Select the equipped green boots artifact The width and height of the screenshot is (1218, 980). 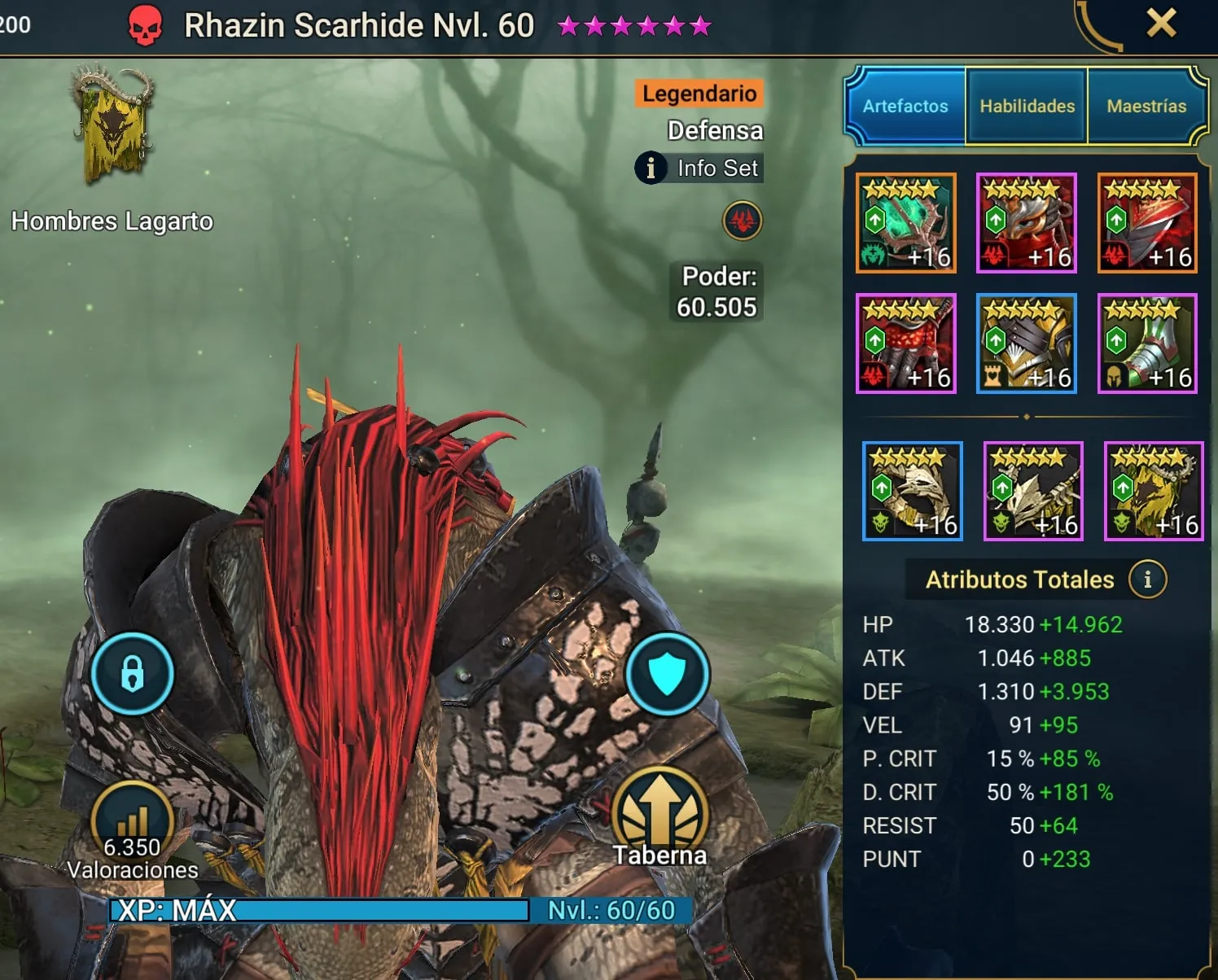1147,343
